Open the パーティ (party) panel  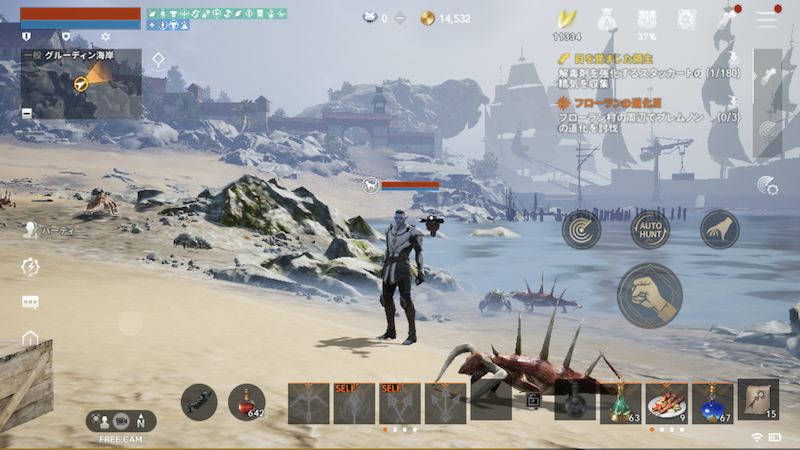click(x=32, y=229)
